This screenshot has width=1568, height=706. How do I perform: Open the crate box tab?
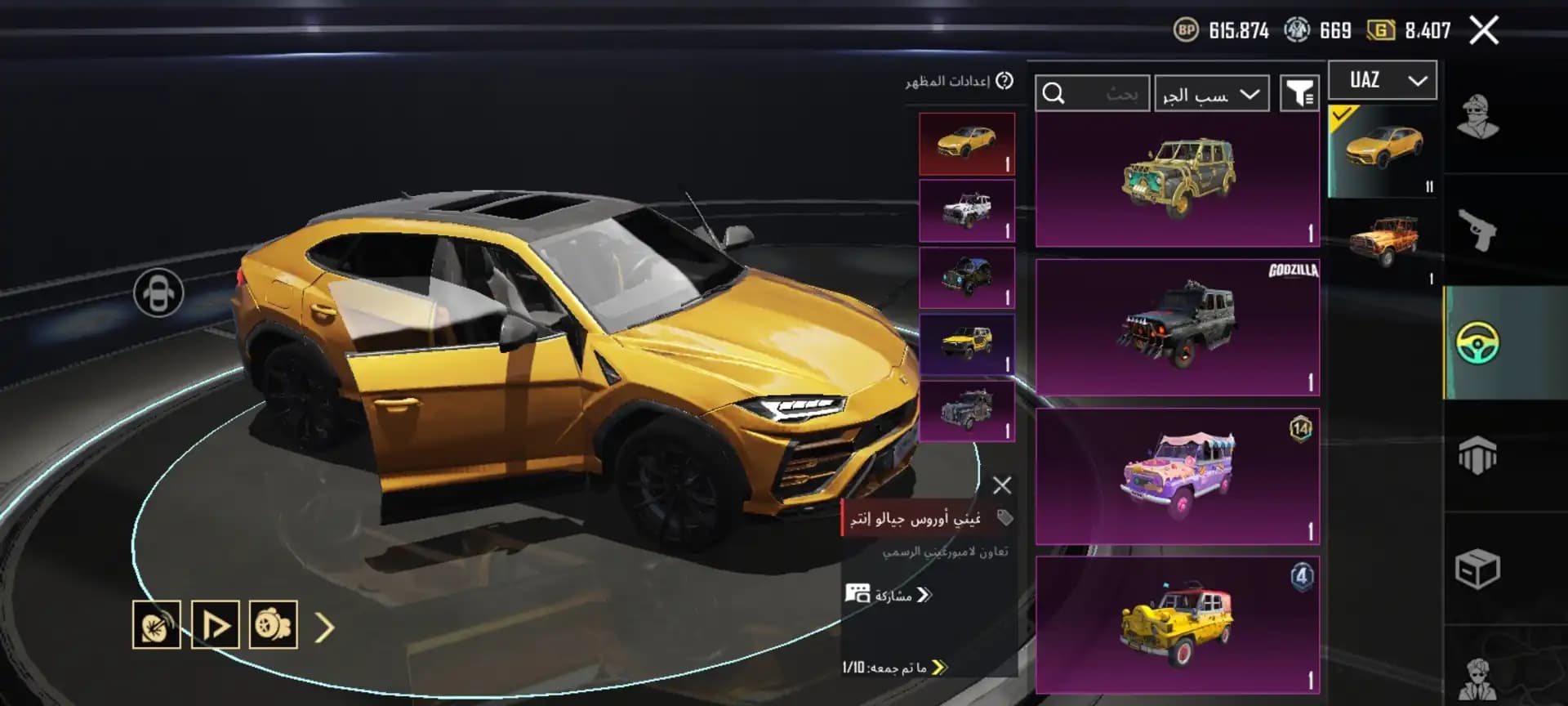pyautogui.click(x=1478, y=569)
